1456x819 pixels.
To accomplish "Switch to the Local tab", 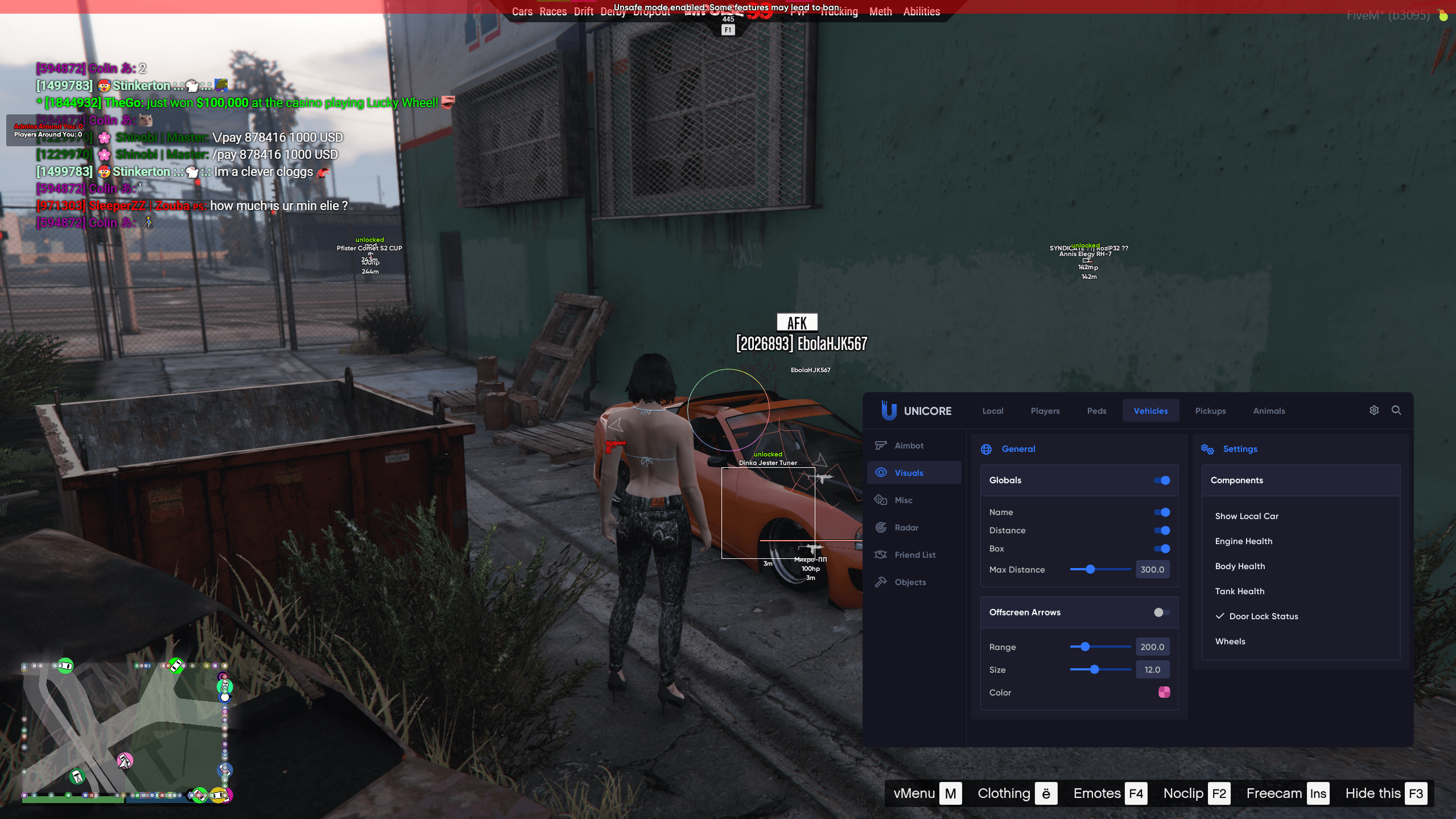I will [992, 411].
